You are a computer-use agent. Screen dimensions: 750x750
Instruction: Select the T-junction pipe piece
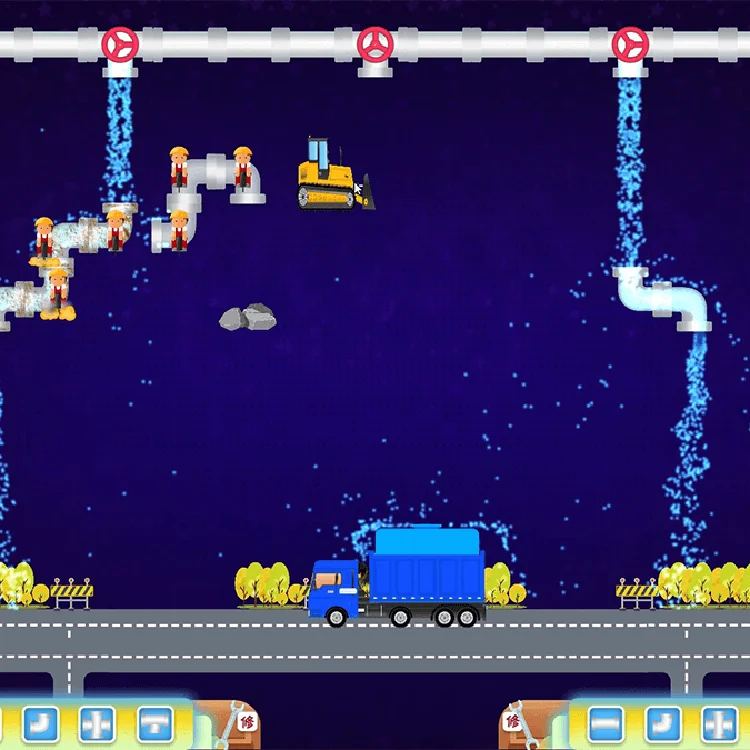(x=155, y=722)
